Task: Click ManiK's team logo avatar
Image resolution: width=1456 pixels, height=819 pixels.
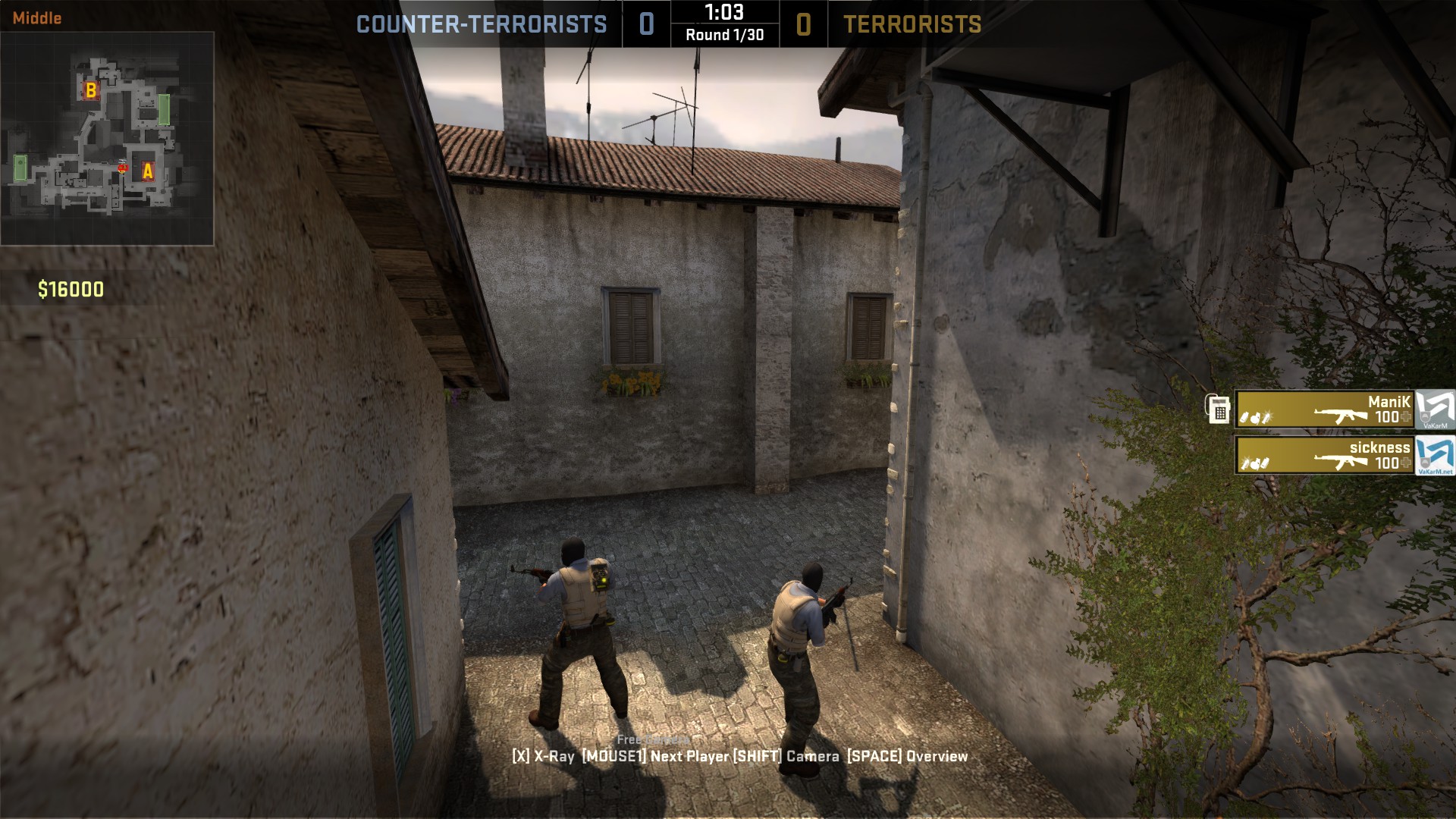Action: [1435, 409]
